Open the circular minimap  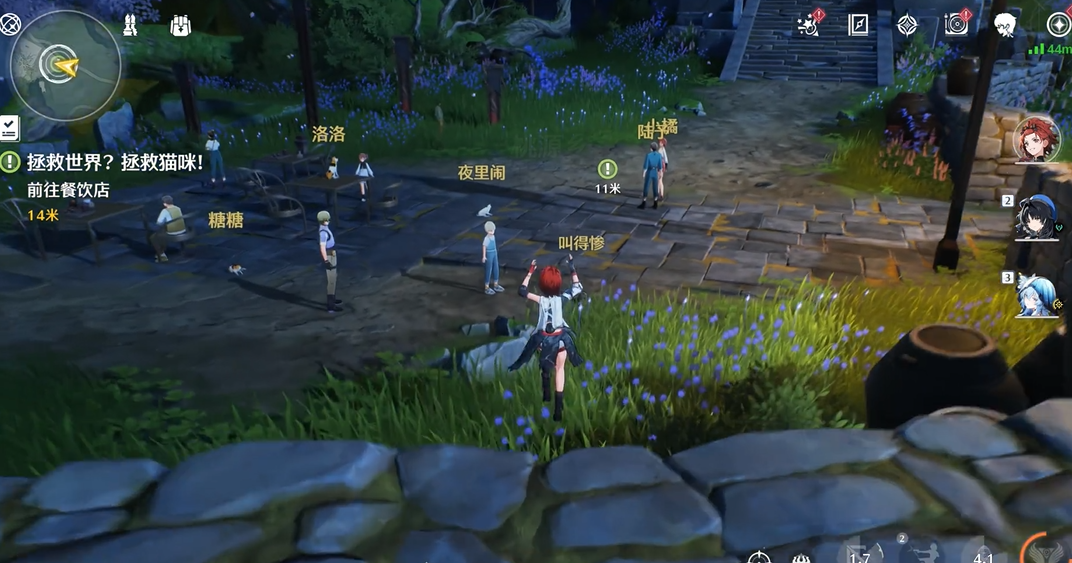coord(65,65)
